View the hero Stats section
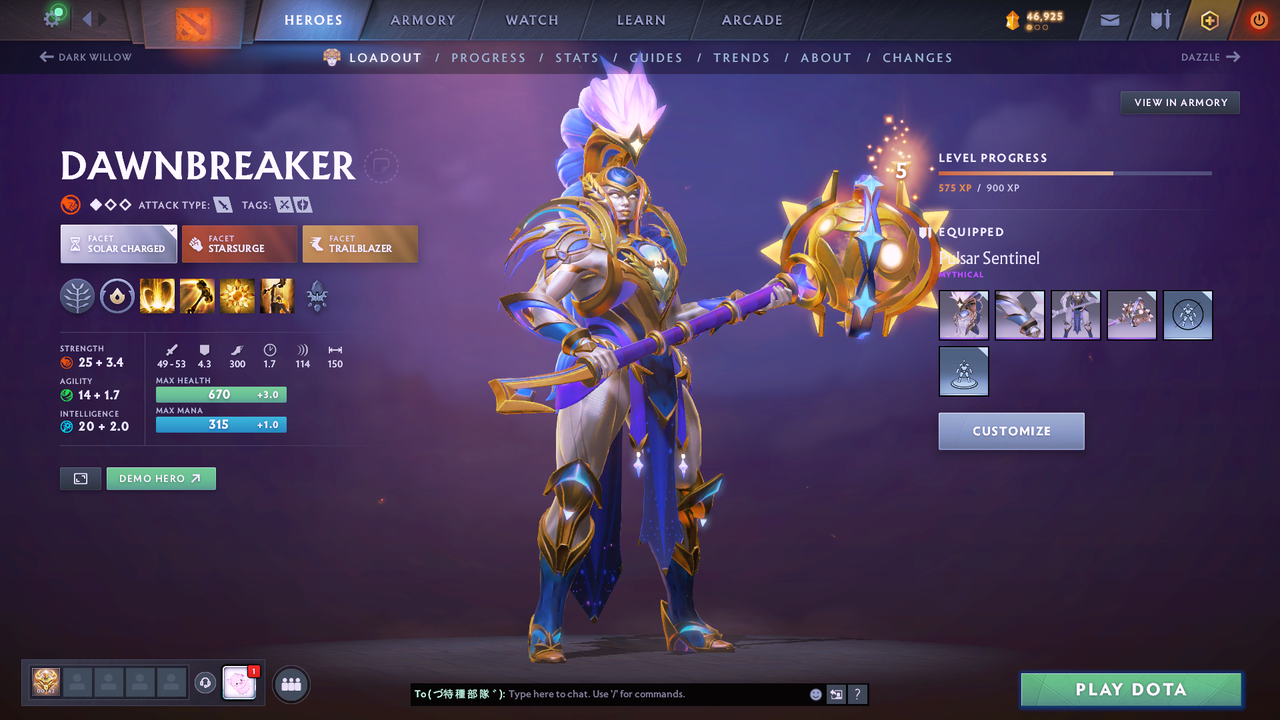Viewport: 1280px width, 720px height. pyautogui.click(x=577, y=58)
